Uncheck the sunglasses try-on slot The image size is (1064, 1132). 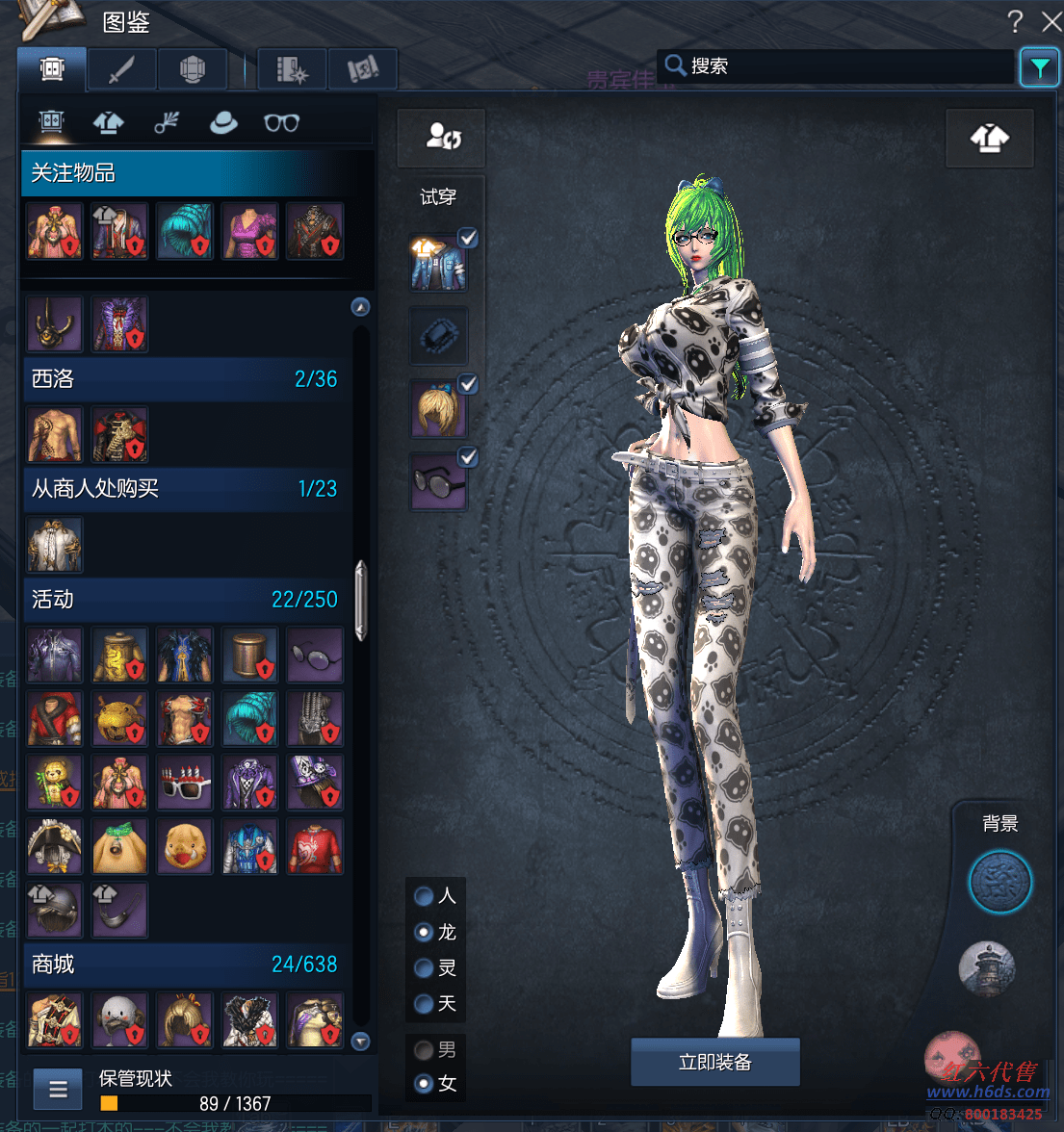tap(468, 456)
